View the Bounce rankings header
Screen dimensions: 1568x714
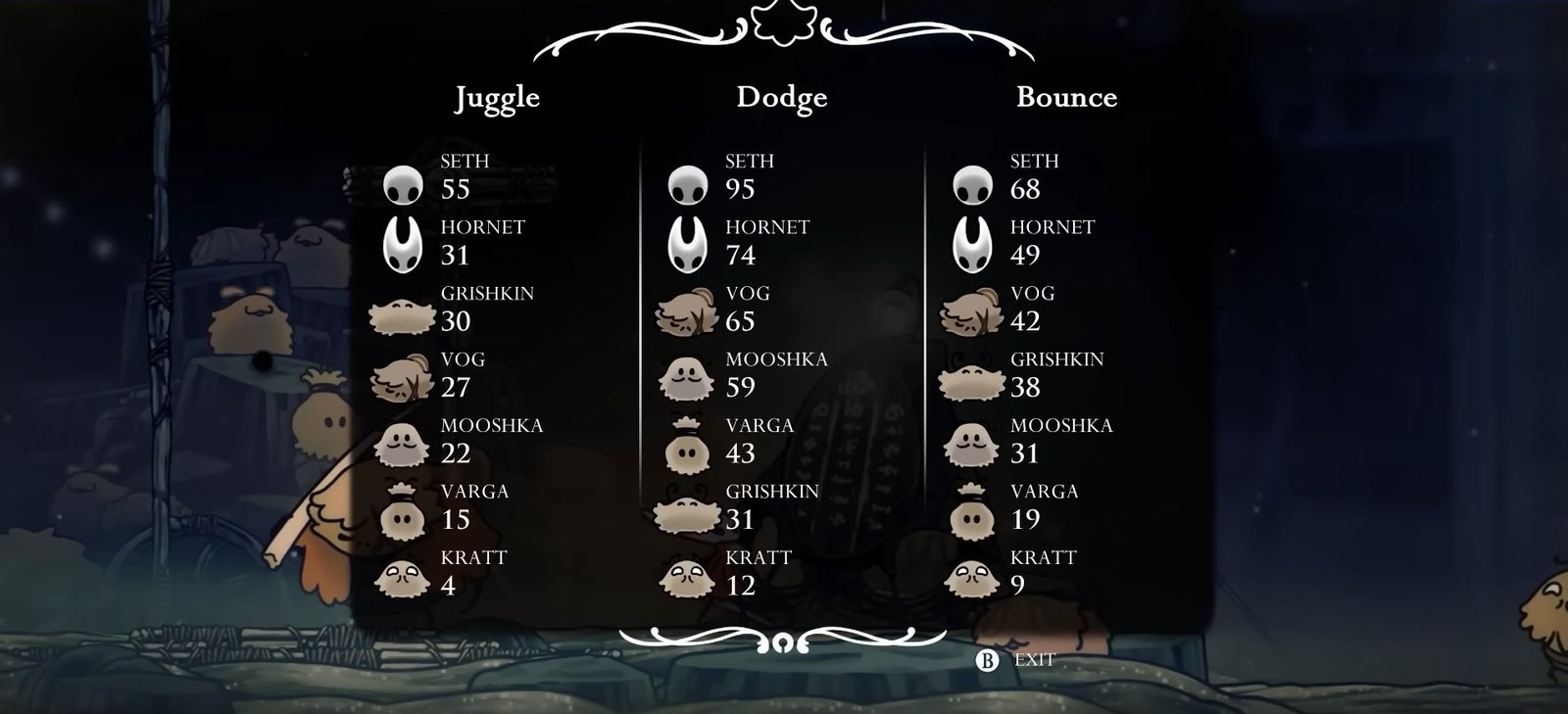[1066, 97]
